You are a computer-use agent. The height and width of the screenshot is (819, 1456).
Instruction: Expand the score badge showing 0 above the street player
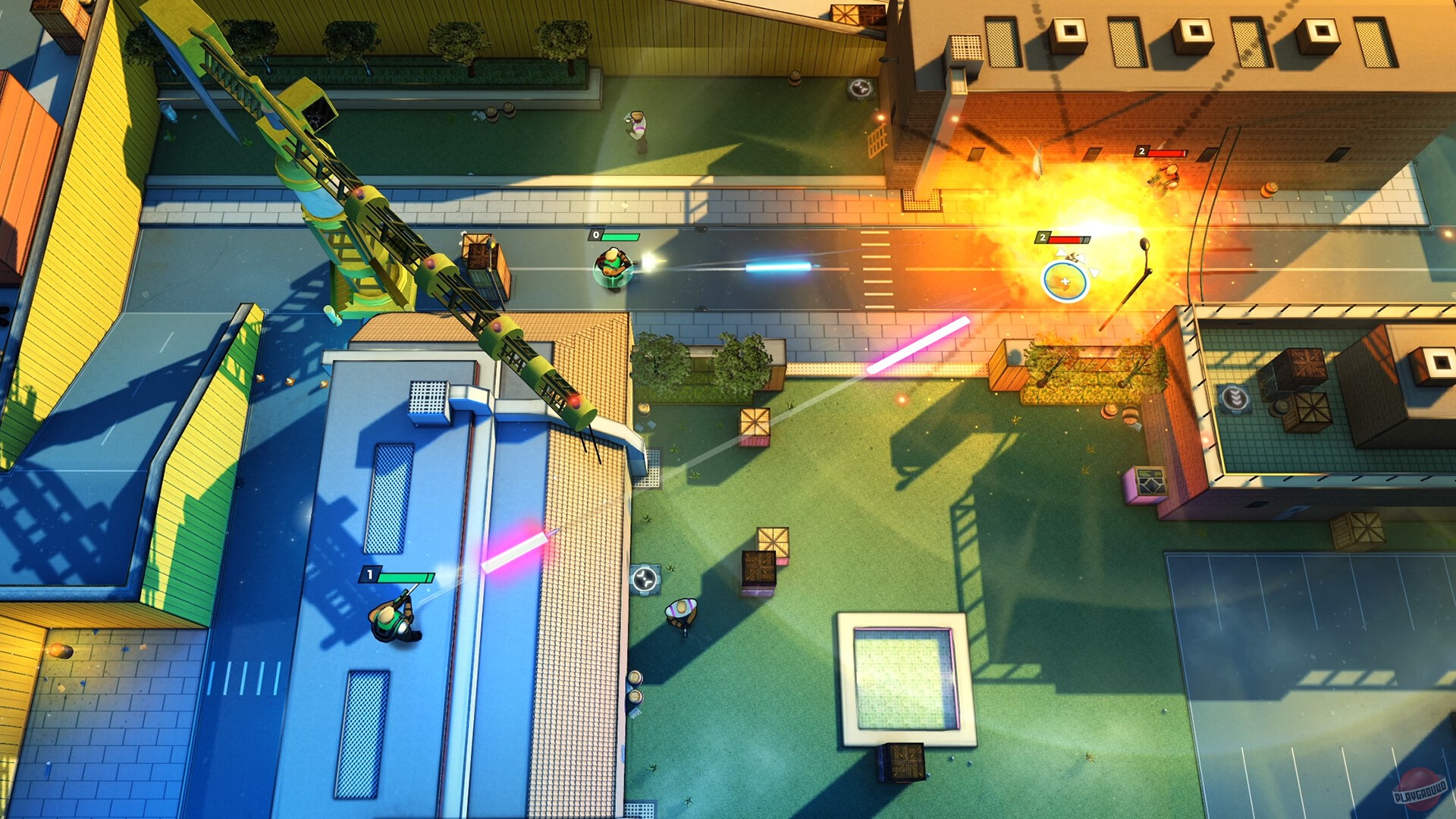pos(596,236)
